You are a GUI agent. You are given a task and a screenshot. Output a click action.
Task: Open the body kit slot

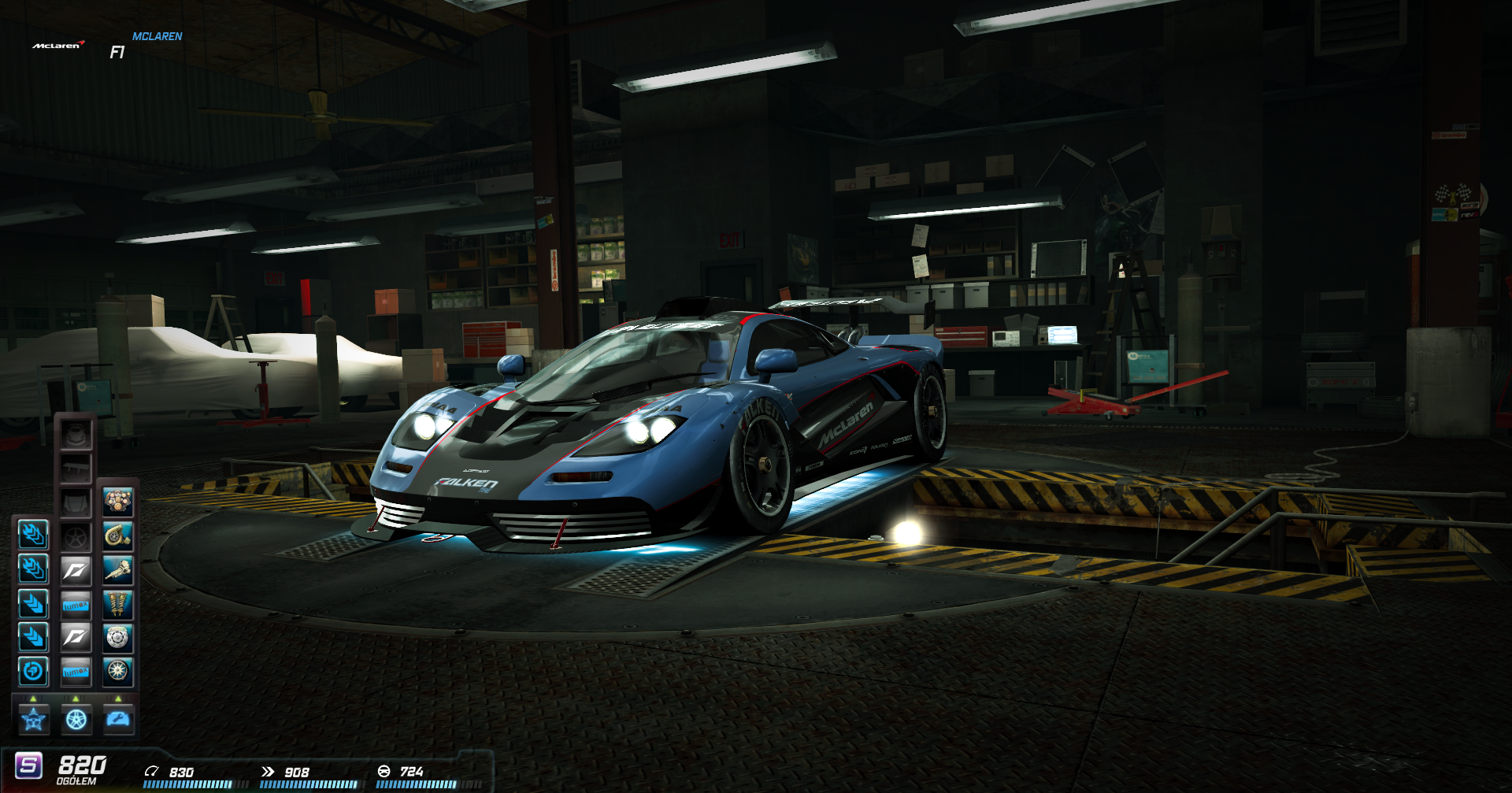click(x=76, y=434)
